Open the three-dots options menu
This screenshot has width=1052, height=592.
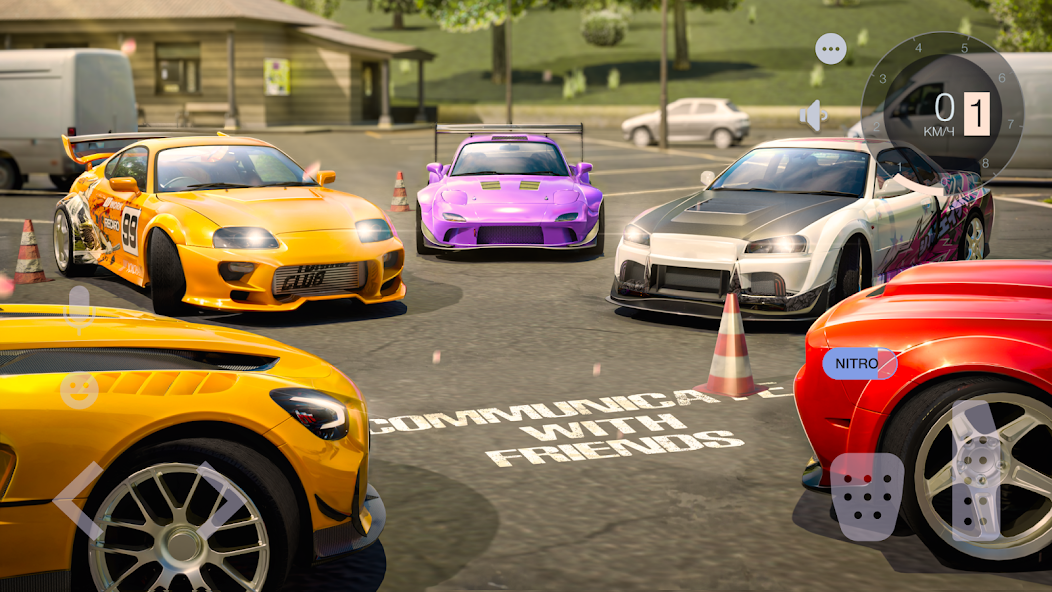point(830,48)
